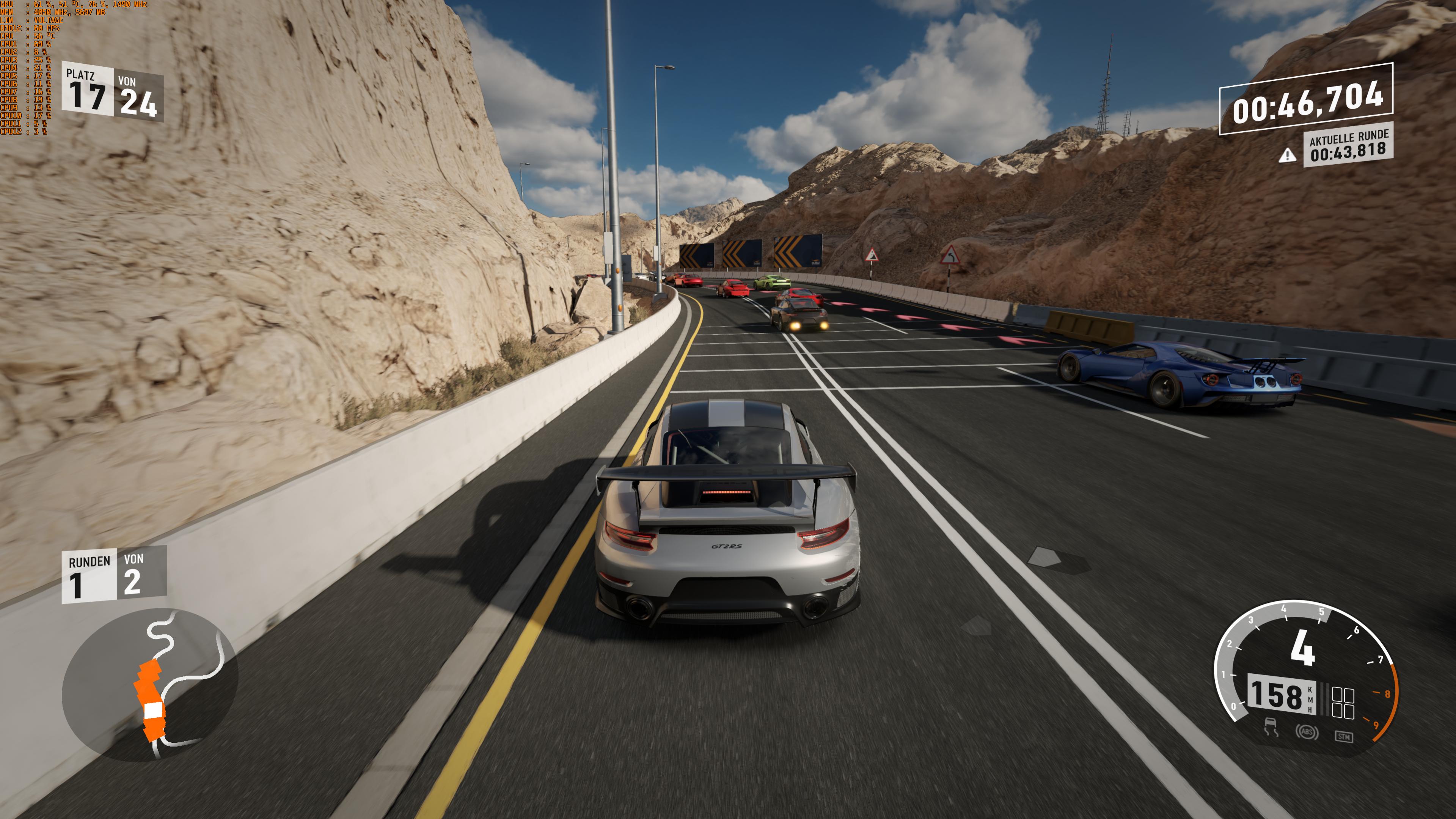Screen dimensions: 1456x819
Task: Click the traction control skidding car icon
Action: [1271, 727]
